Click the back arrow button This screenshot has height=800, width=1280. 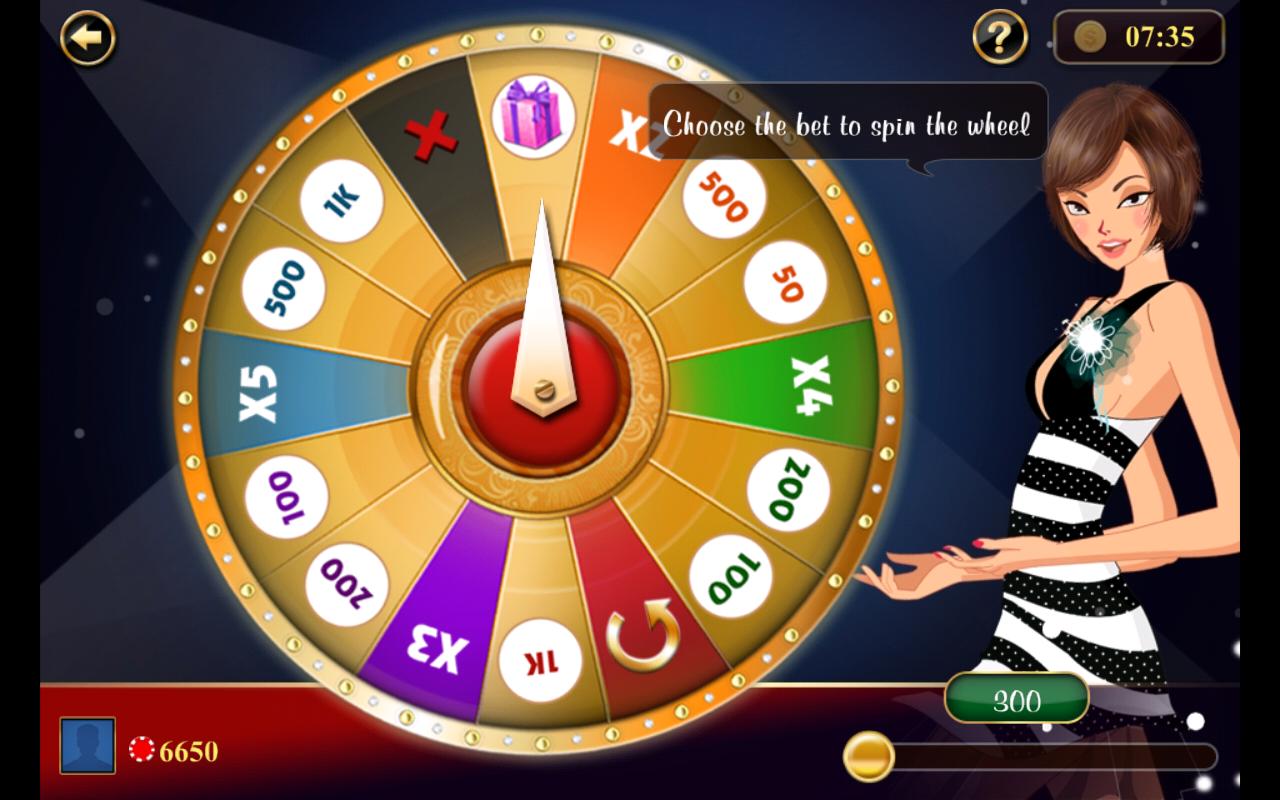coord(86,40)
